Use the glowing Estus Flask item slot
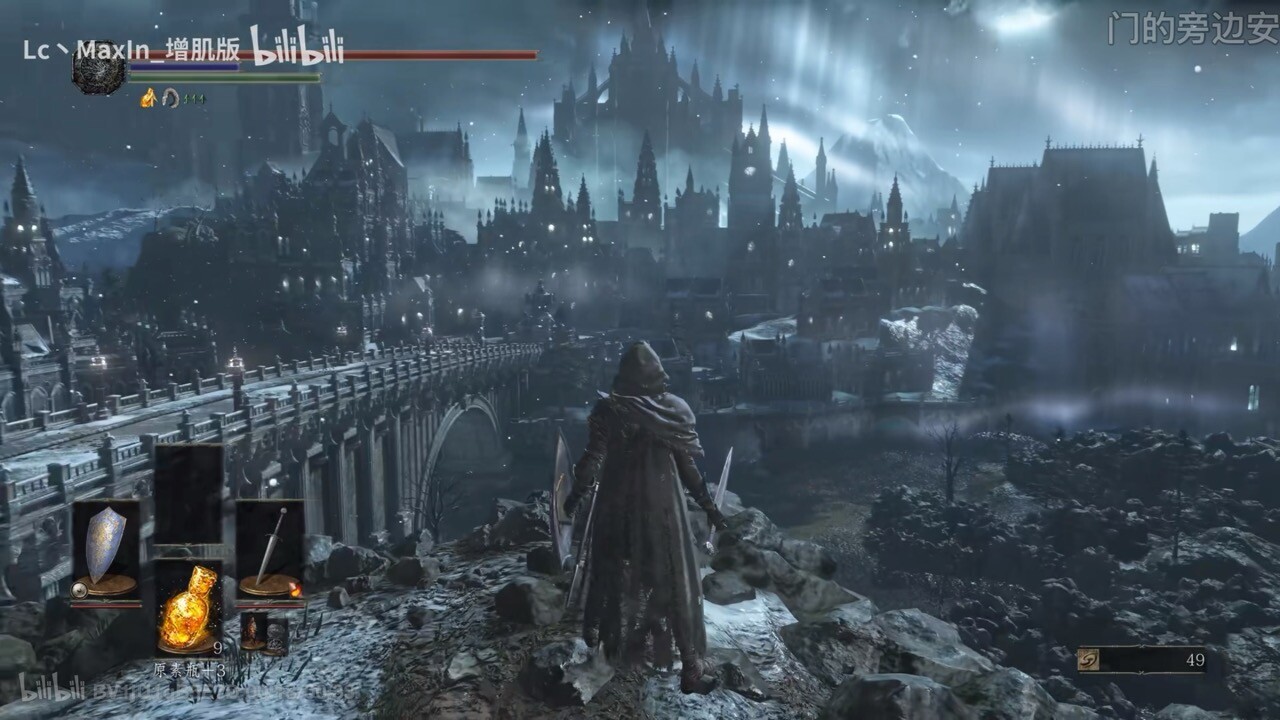Screen dimensions: 1280x720 (188, 608)
